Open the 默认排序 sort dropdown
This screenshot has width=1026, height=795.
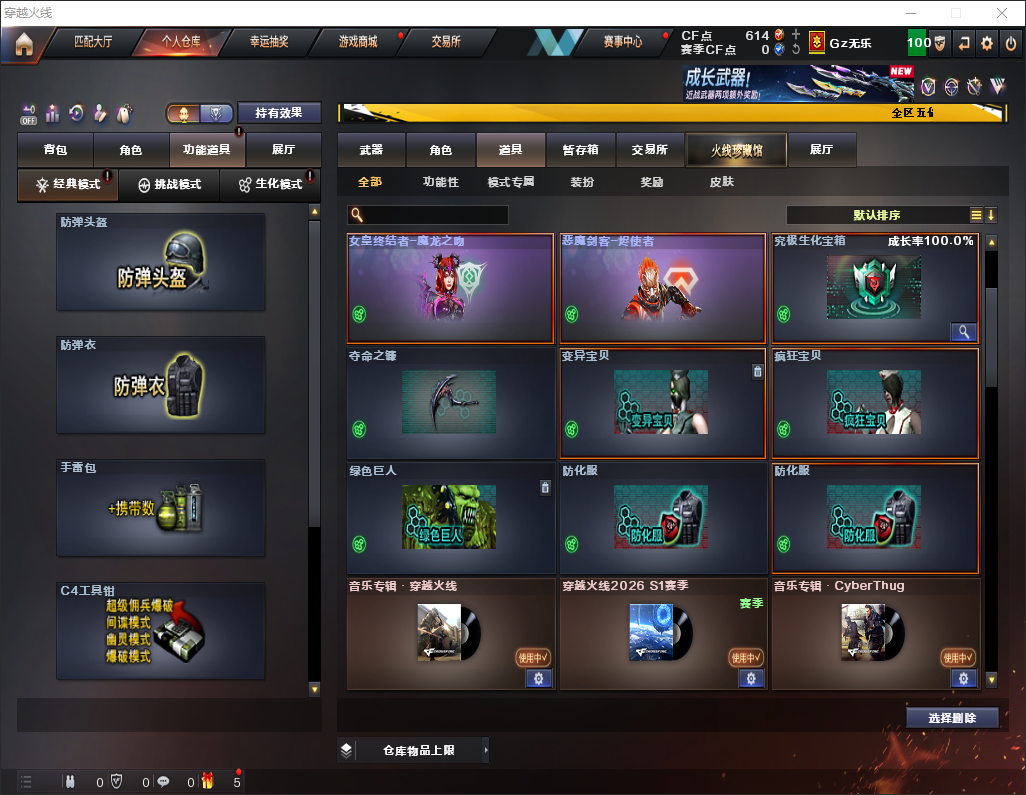tap(875, 215)
